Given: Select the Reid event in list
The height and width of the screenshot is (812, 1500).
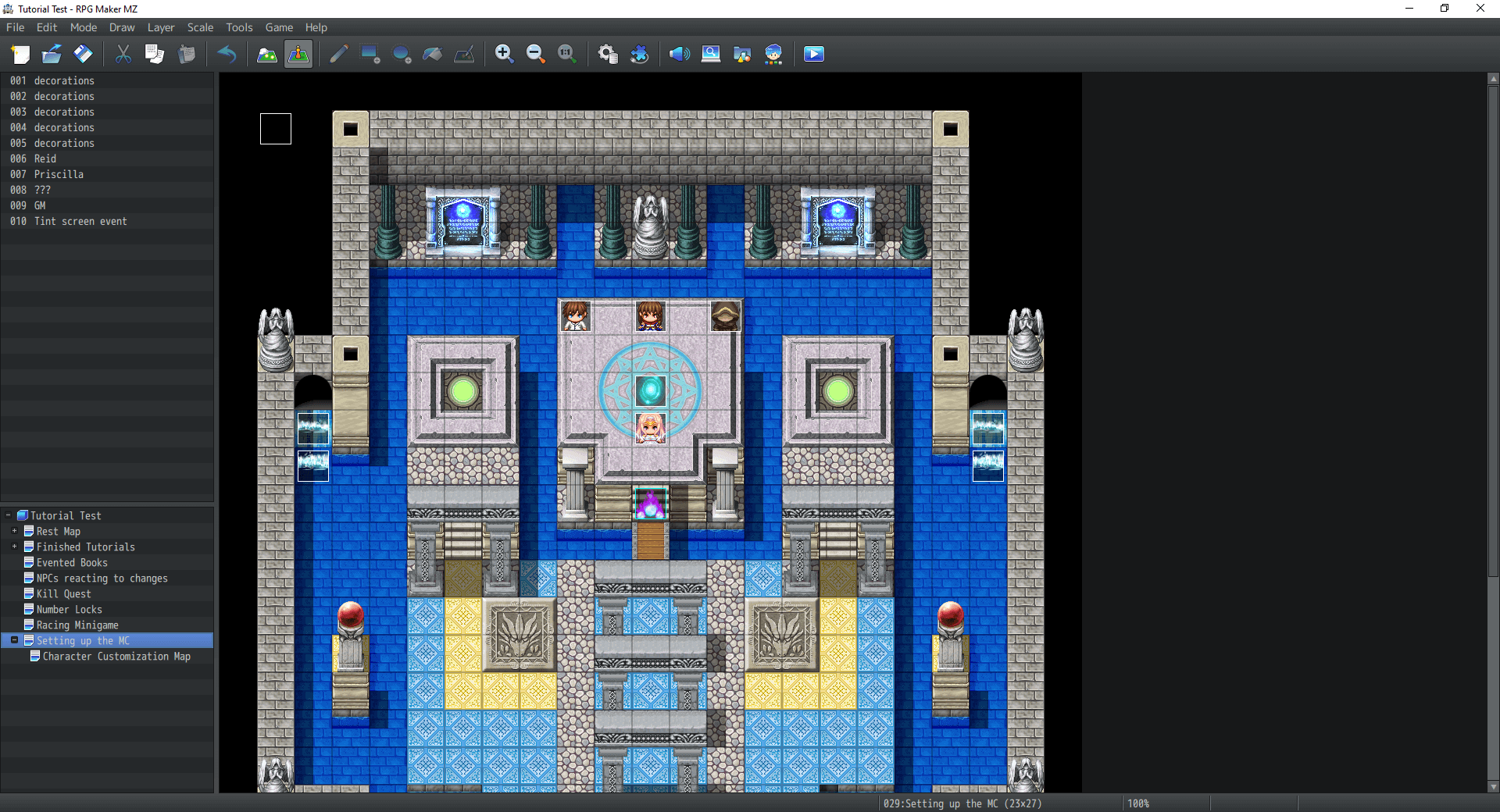Looking at the screenshot, I should (45, 158).
